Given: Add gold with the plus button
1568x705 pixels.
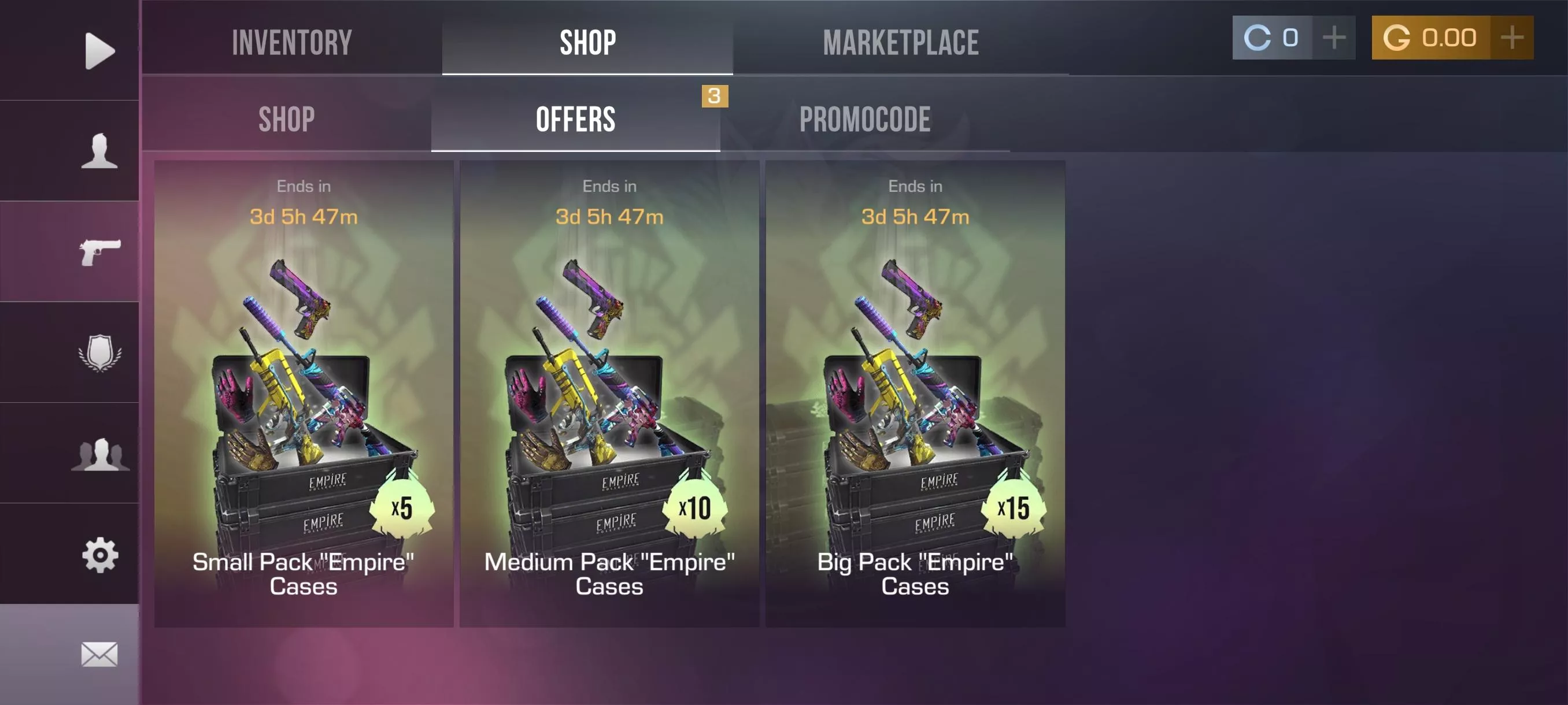Looking at the screenshot, I should click(x=1512, y=38).
